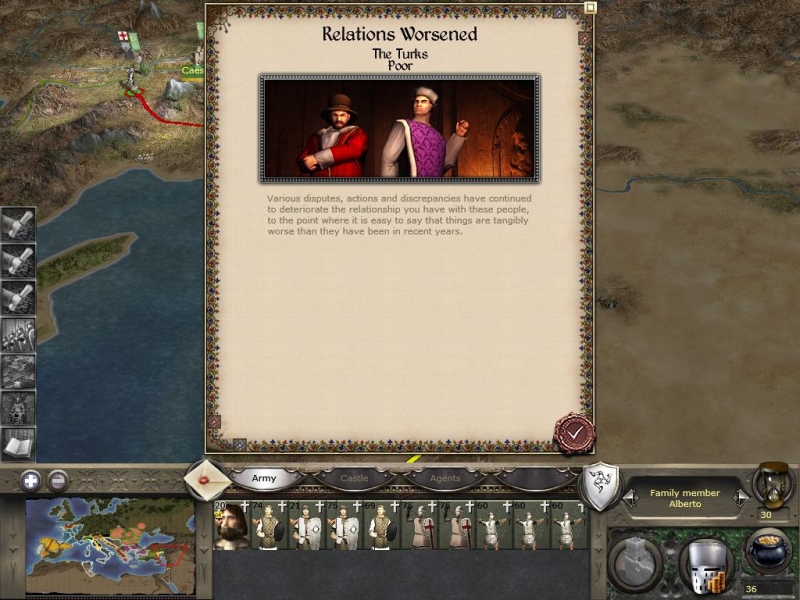
Task: Open the envelope messages button
Action: click(x=205, y=481)
